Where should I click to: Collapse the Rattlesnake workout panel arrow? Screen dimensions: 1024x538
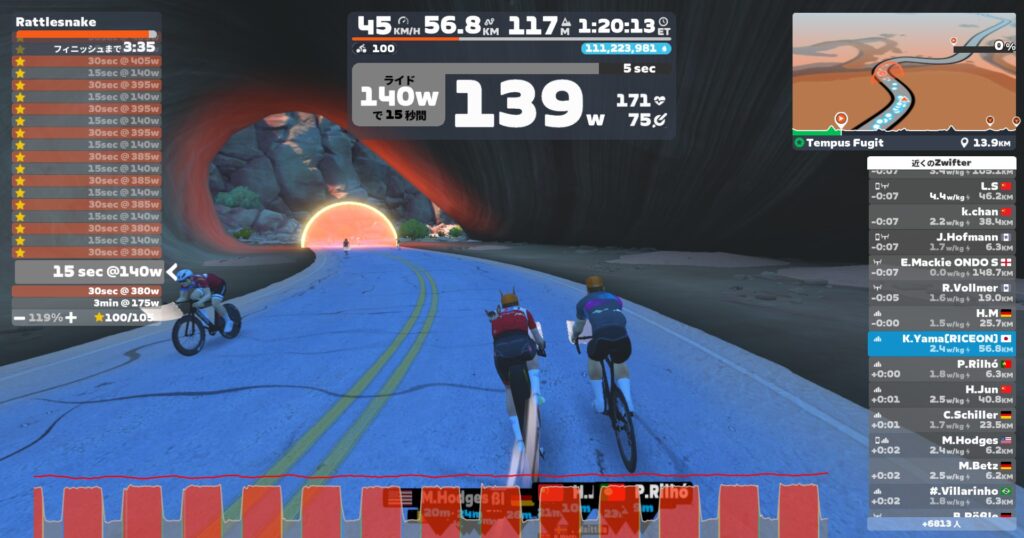(x=172, y=272)
